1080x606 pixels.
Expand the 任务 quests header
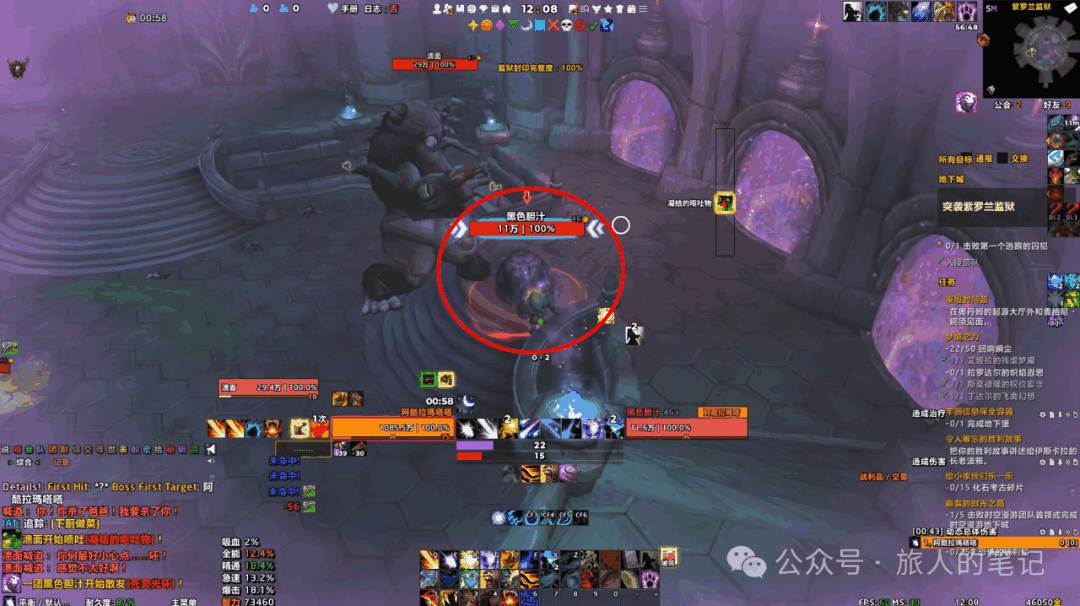pos(947,282)
